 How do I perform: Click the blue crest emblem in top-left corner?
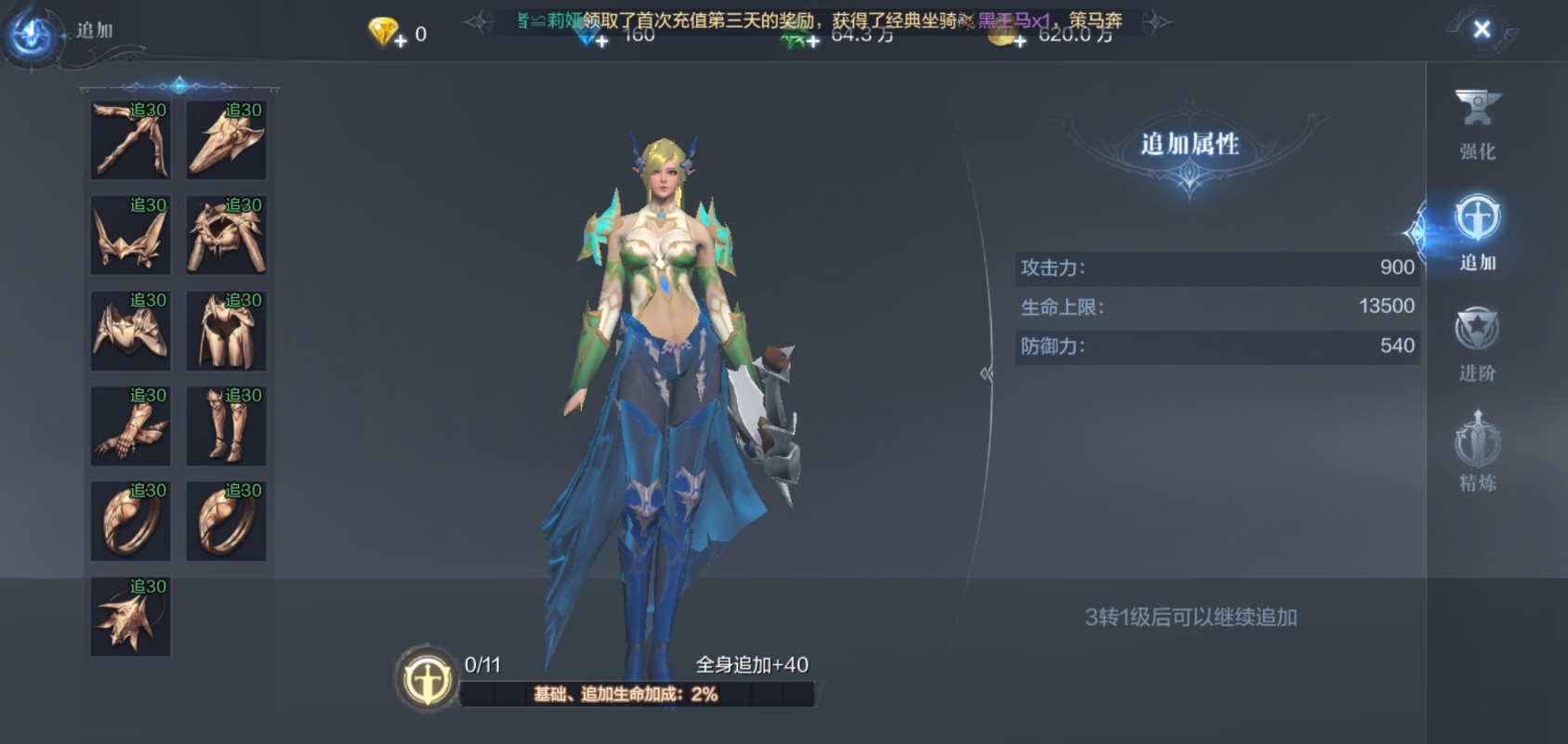[31, 31]
